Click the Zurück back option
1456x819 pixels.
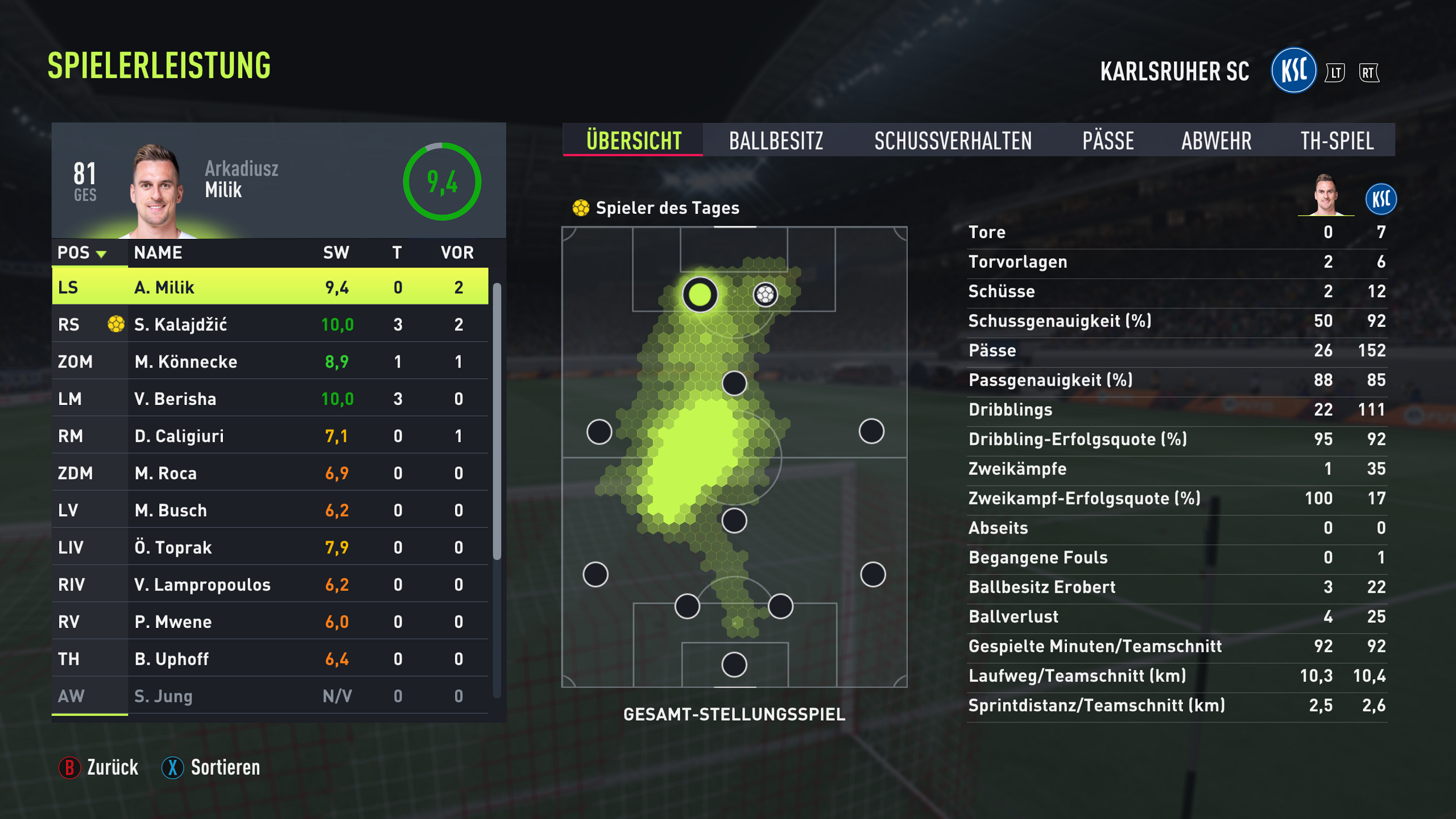[100, 767]
